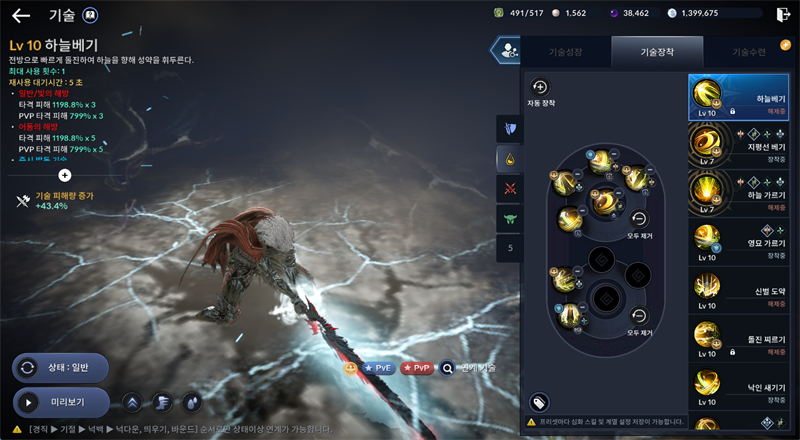800x440 pixels.
Task: Play the 미리보기 skill preview
Action: point(60,403)
